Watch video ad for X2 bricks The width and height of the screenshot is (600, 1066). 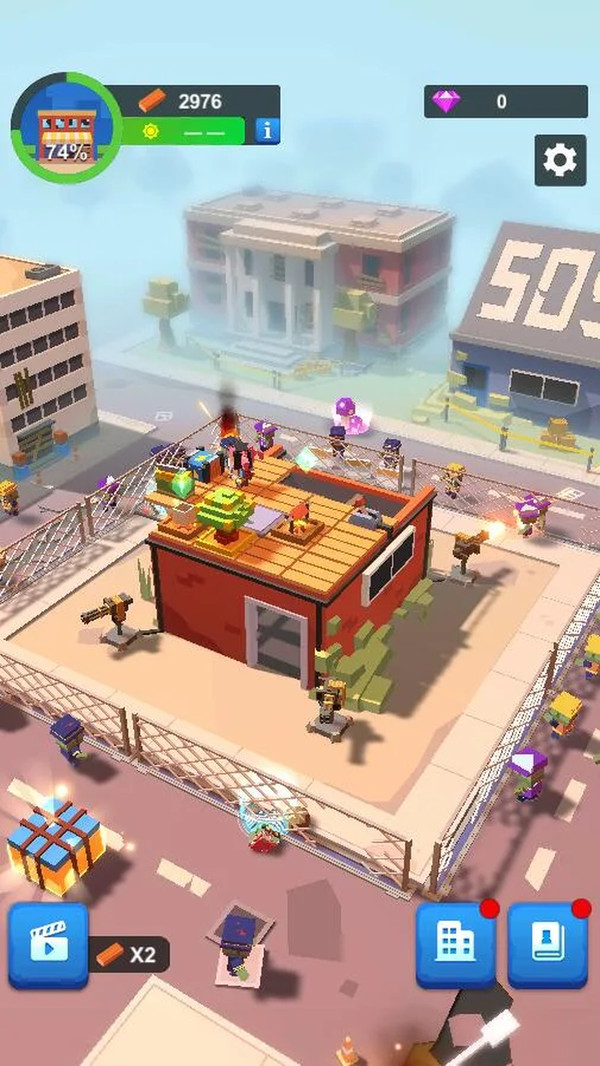pos(48,945)
